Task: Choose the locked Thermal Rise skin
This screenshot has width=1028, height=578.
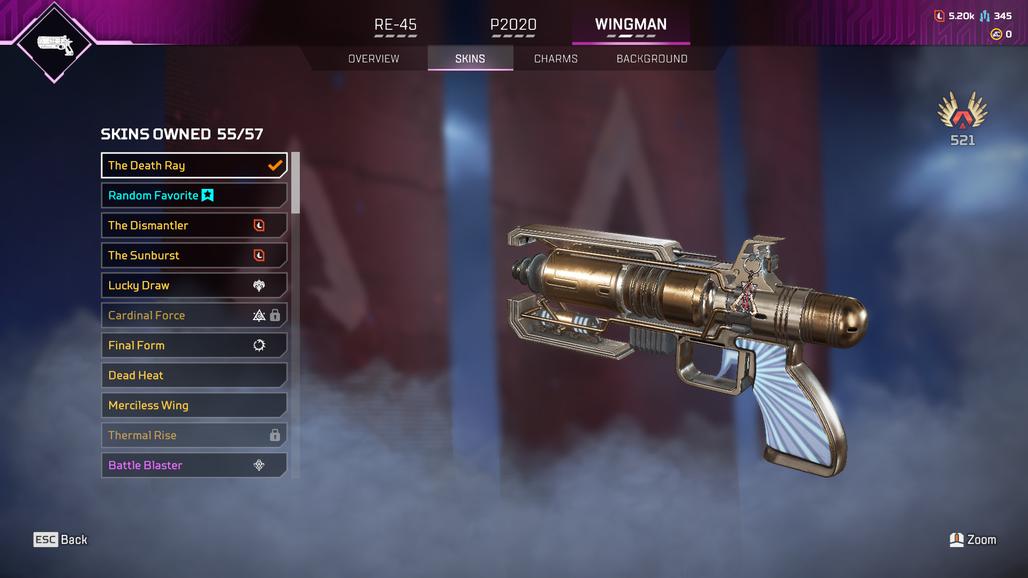Action: click(x=194, y=436)
